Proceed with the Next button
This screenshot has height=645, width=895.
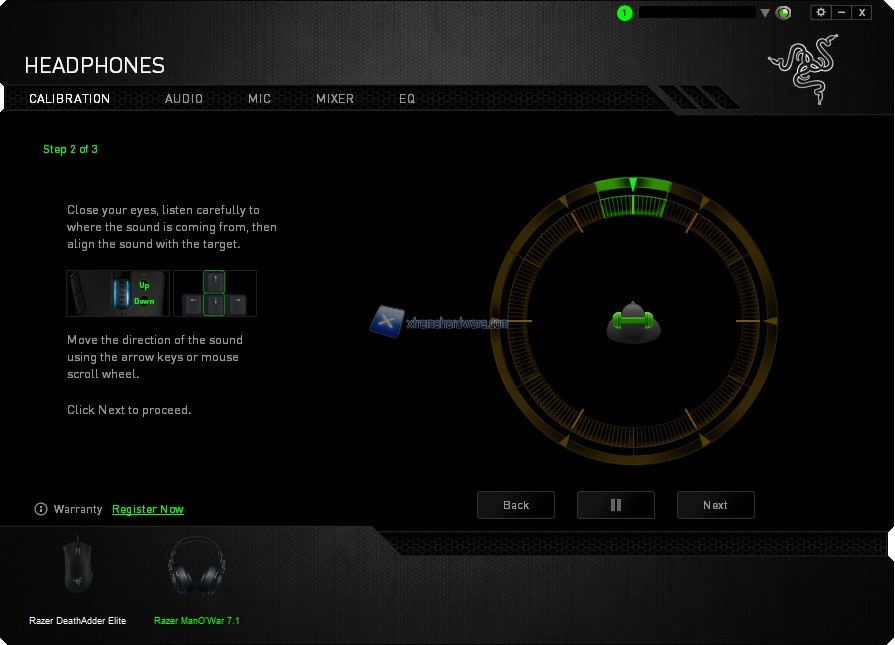715,505
